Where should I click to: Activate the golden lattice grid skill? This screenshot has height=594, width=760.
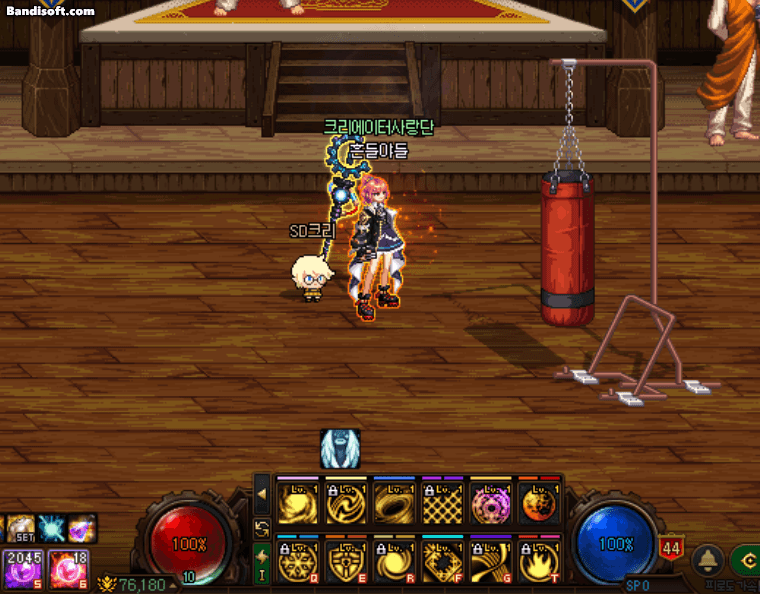[x=441, y=503]
